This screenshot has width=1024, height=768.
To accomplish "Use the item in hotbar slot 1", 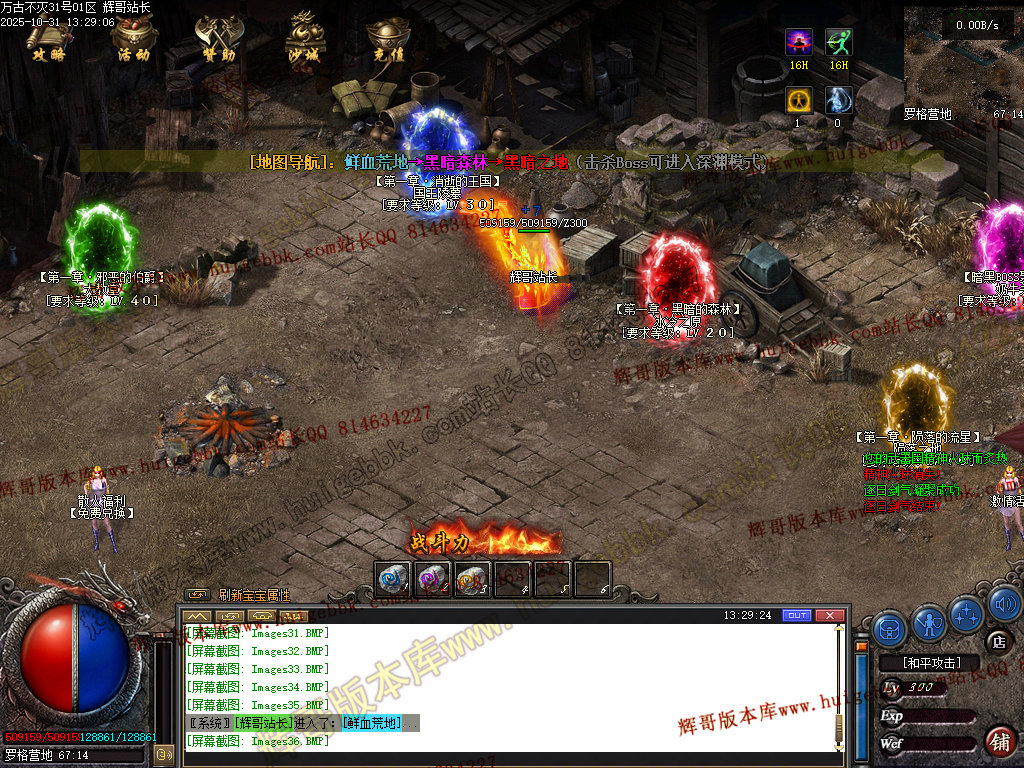I will coord(392,578).
